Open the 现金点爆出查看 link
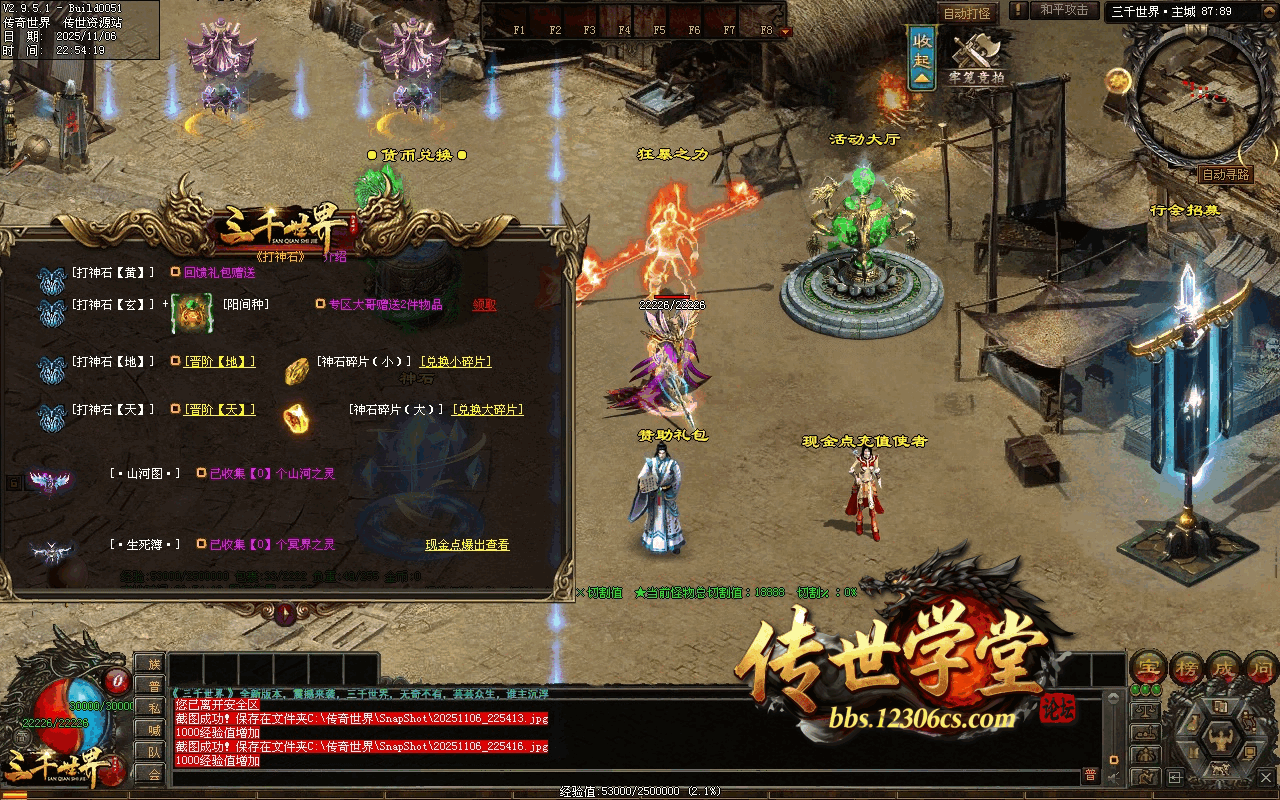 pos(467,545)
